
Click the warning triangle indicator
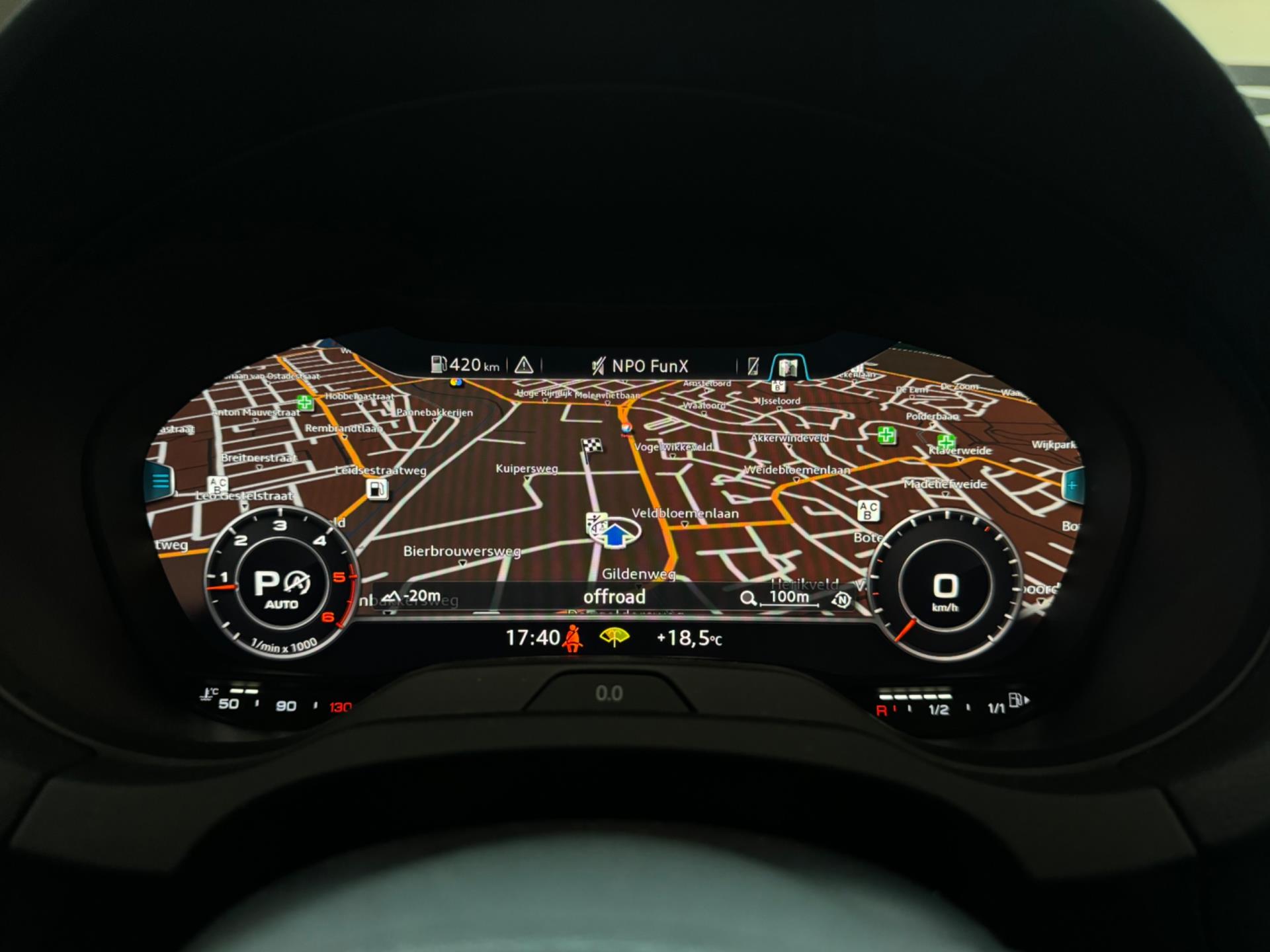tap(524, 365)
